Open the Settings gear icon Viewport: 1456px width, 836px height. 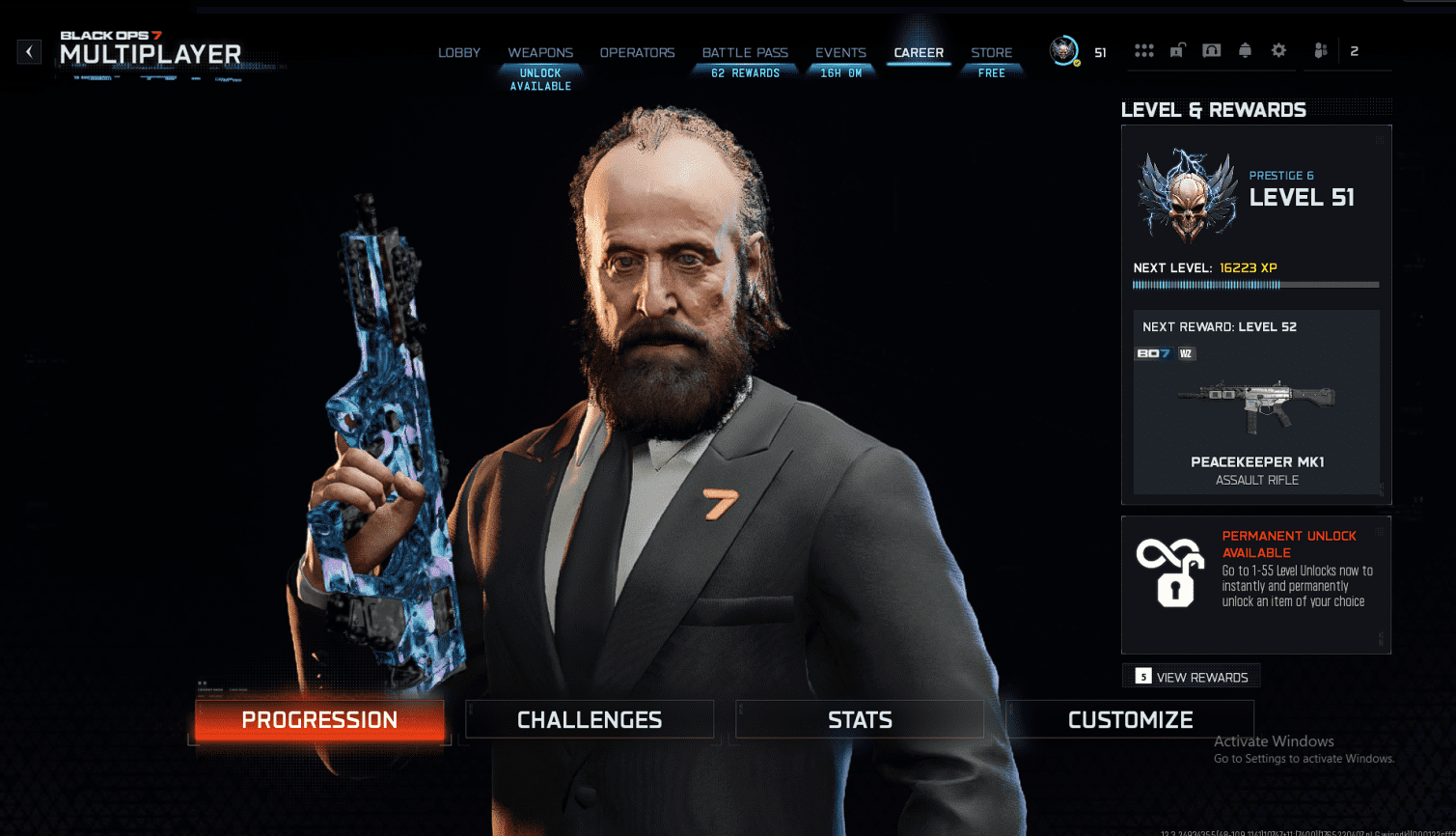[x=1277, y=50]
